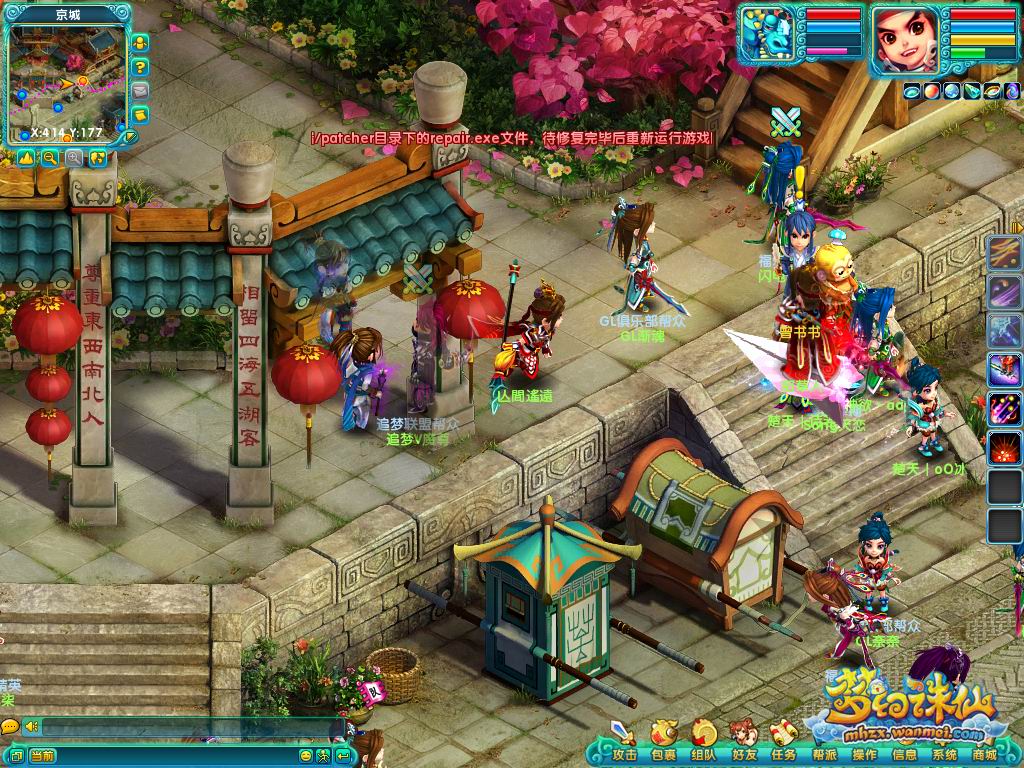1024x768 pixels.
Task: Select the 当前 chat channel button
Action: click(x=42, y=756)
